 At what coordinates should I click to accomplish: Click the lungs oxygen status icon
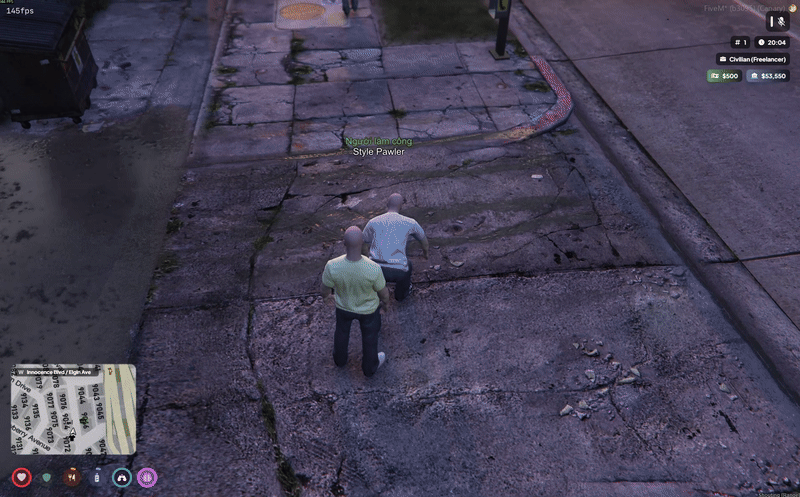pyautogui.click(x=122, y=478)
